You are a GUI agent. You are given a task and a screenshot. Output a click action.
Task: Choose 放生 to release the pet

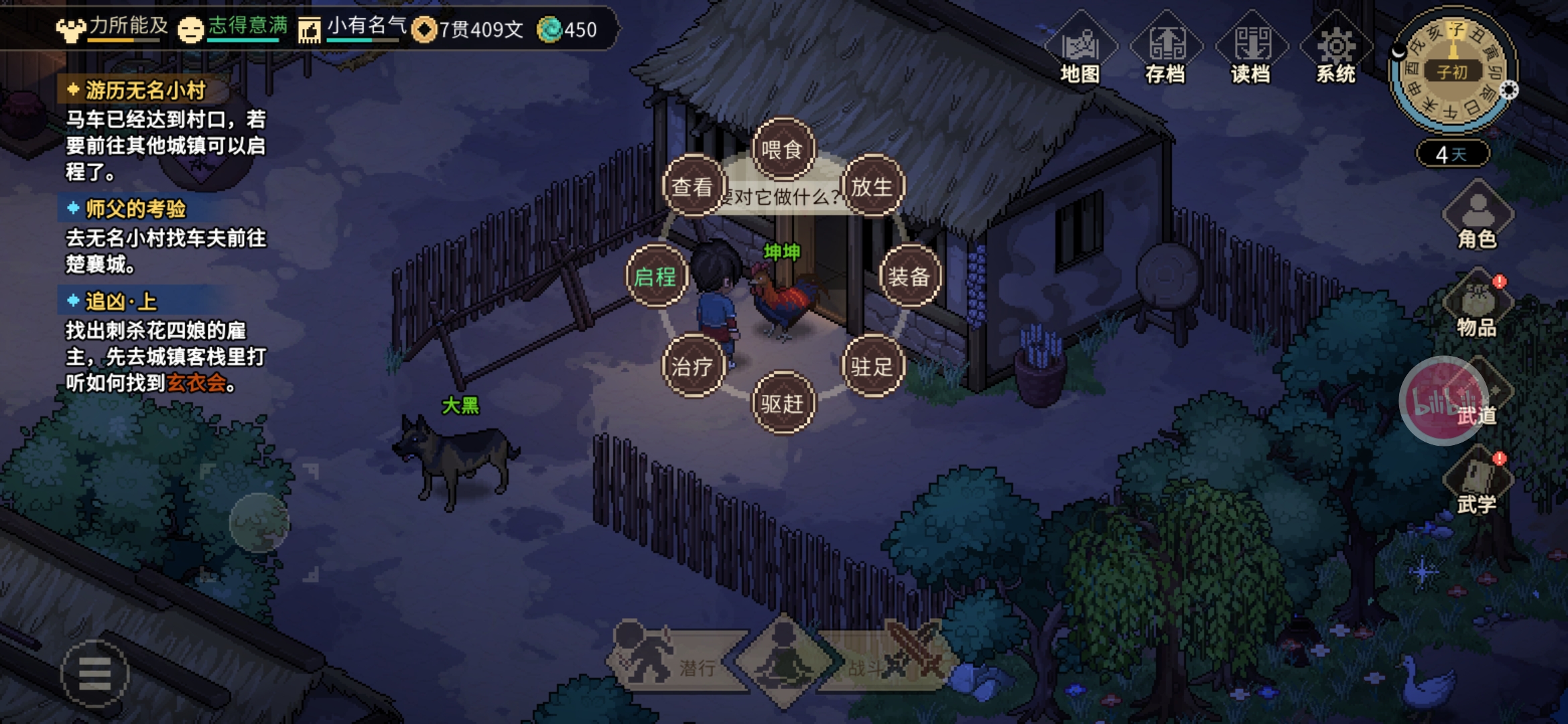click(872, 186)
